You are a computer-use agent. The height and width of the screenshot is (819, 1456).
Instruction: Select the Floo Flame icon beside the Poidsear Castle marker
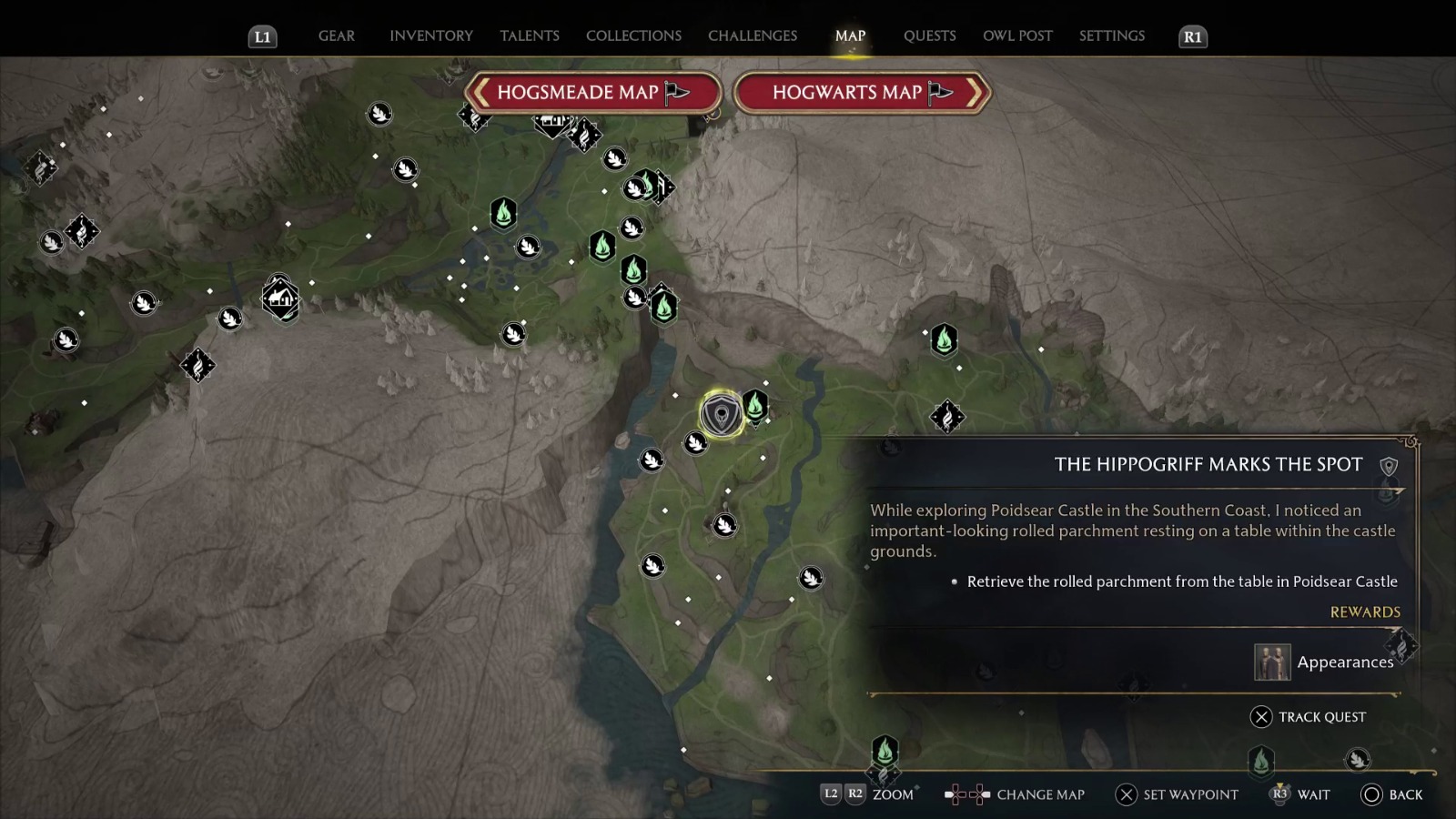point(756,408)
